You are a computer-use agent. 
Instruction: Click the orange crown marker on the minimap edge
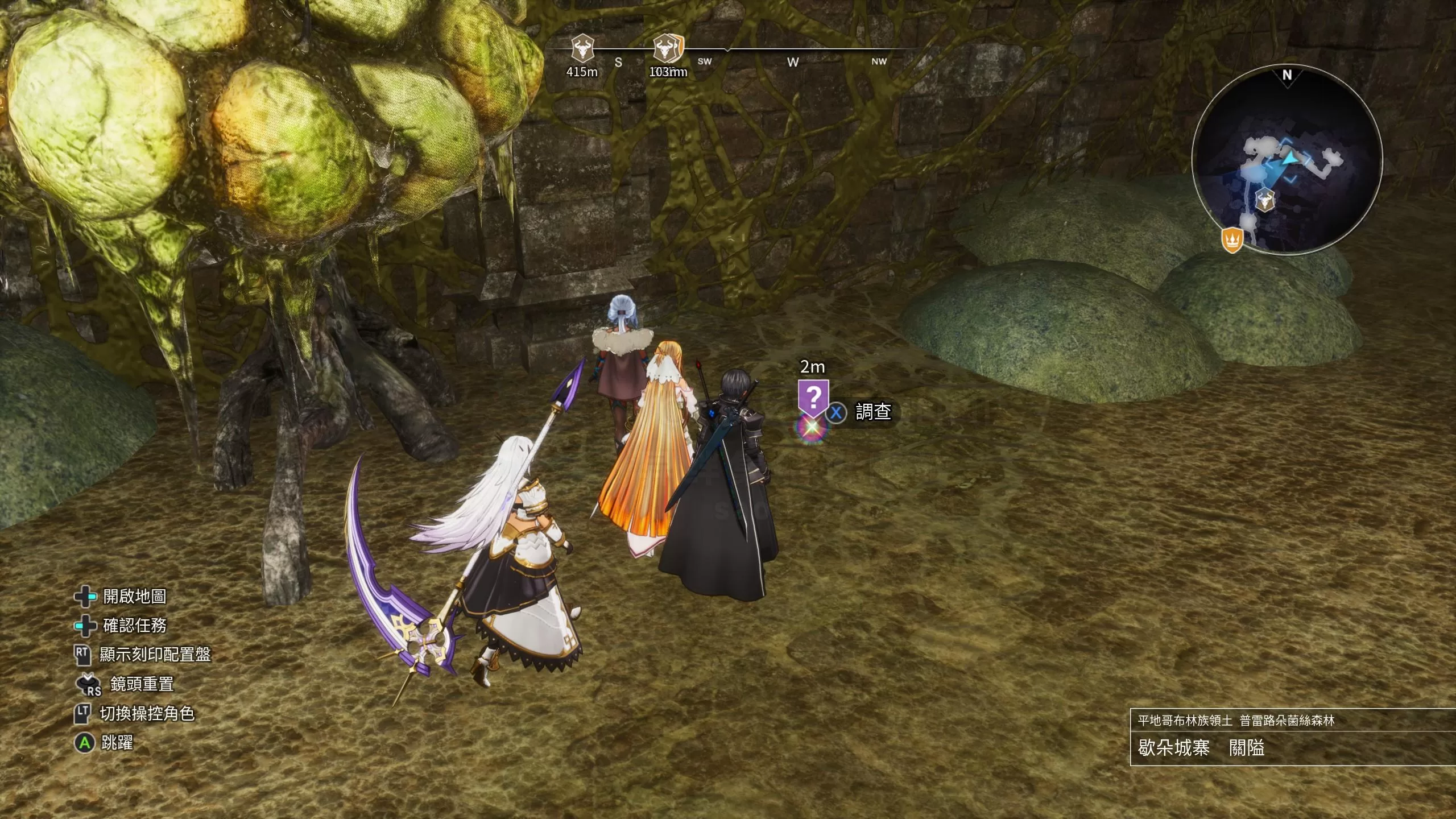(1232, 239)
